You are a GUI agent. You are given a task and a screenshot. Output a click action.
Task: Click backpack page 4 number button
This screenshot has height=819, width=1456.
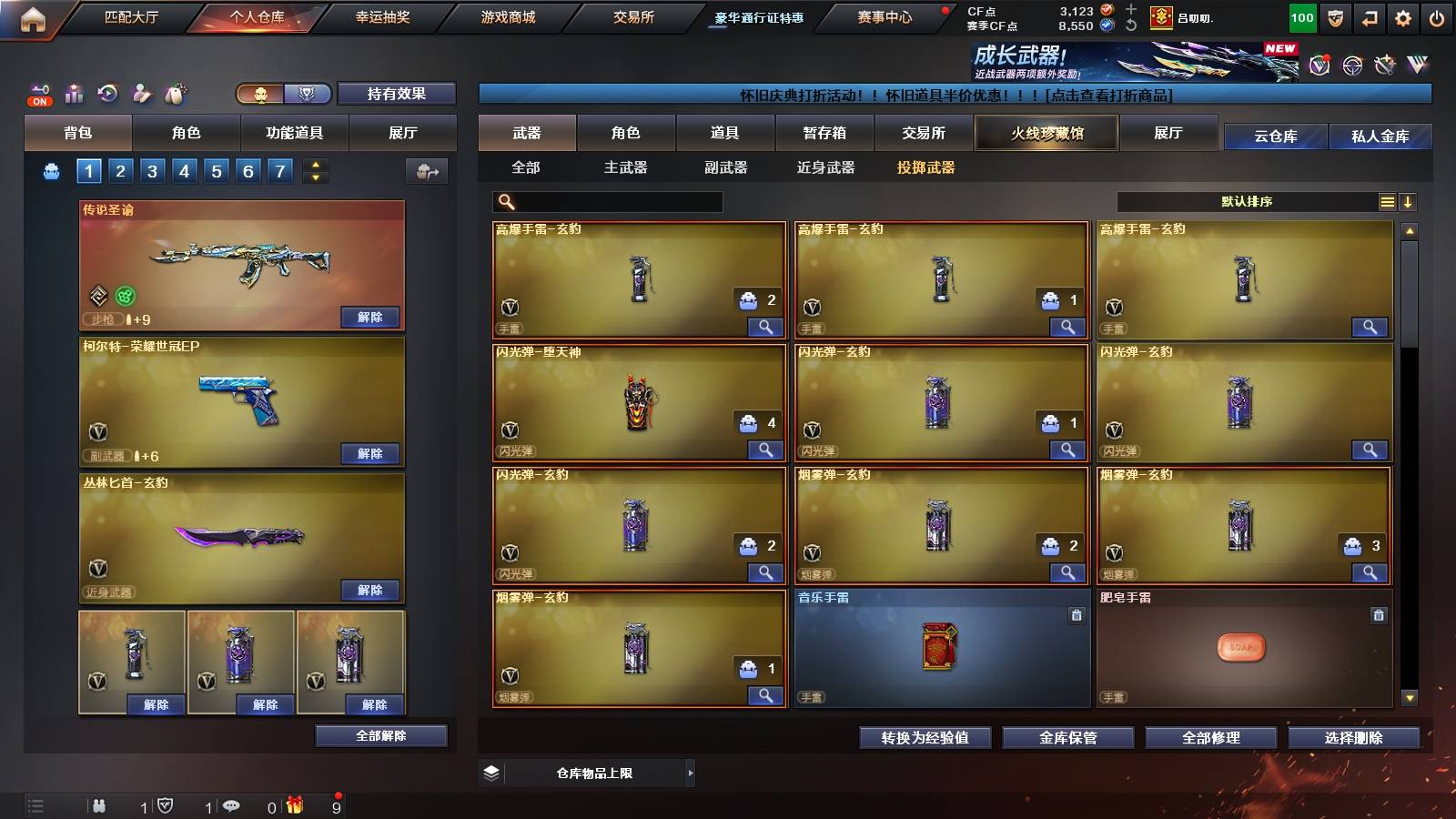click(x=185, y=170)
